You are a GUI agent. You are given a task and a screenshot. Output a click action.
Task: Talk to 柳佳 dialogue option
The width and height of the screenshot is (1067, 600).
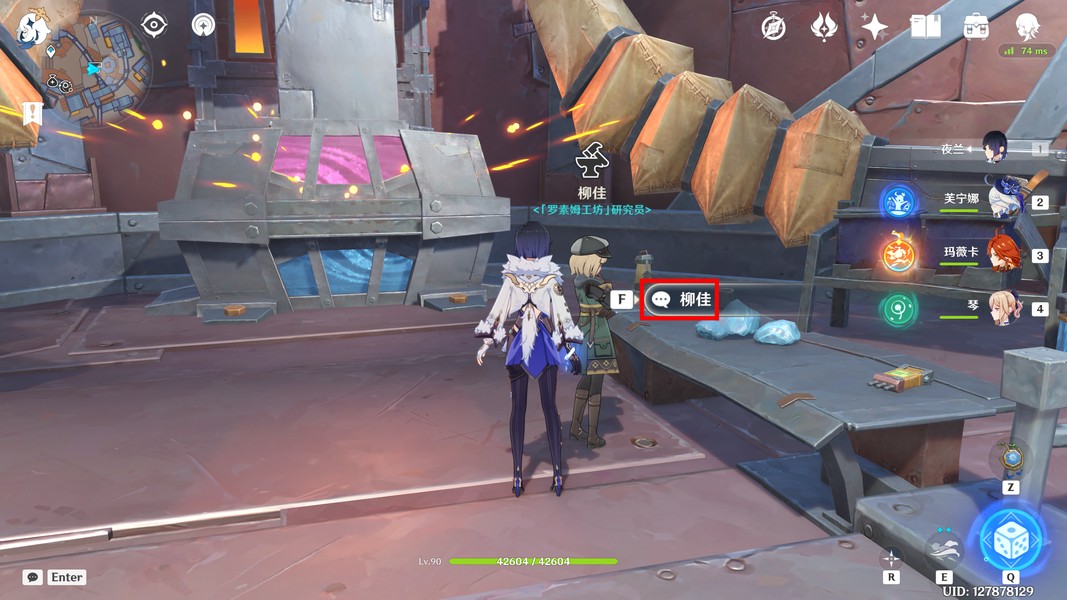[680, 299]
